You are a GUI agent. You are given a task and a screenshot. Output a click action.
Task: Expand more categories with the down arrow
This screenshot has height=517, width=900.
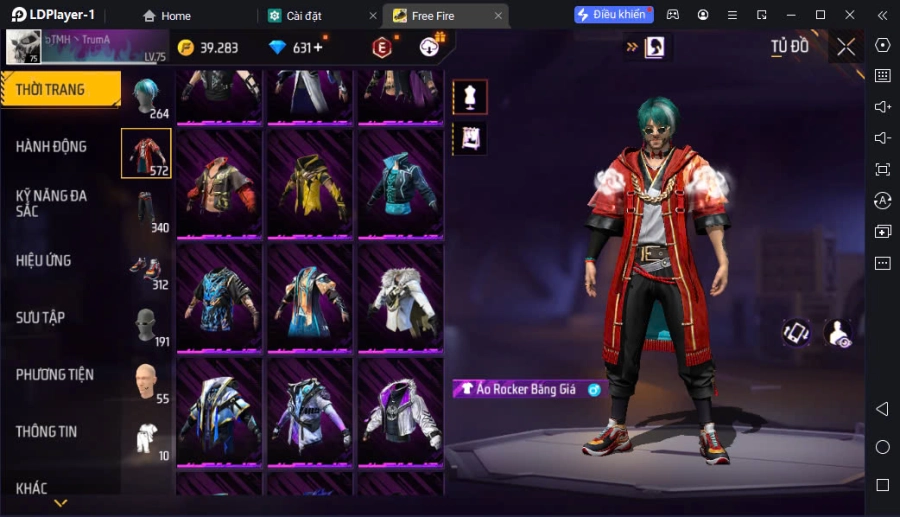(x=61, y=503)
